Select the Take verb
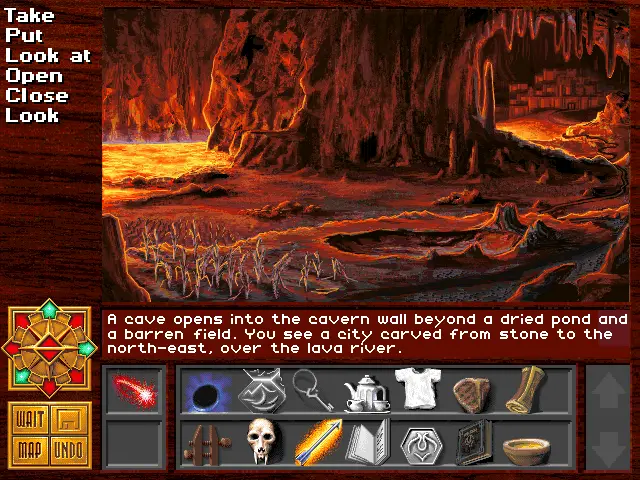640x480 pixels. click(29, 16)
